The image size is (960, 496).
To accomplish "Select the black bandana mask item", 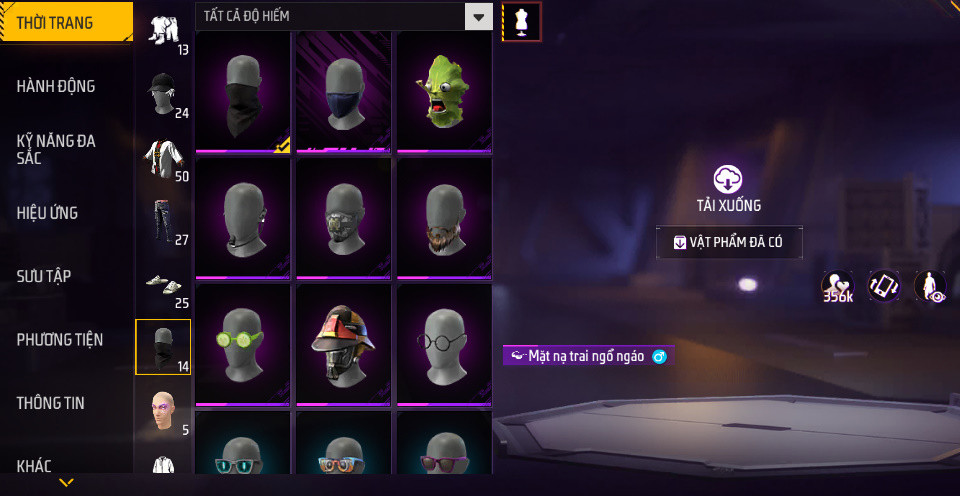I will (x=243, y=92).
